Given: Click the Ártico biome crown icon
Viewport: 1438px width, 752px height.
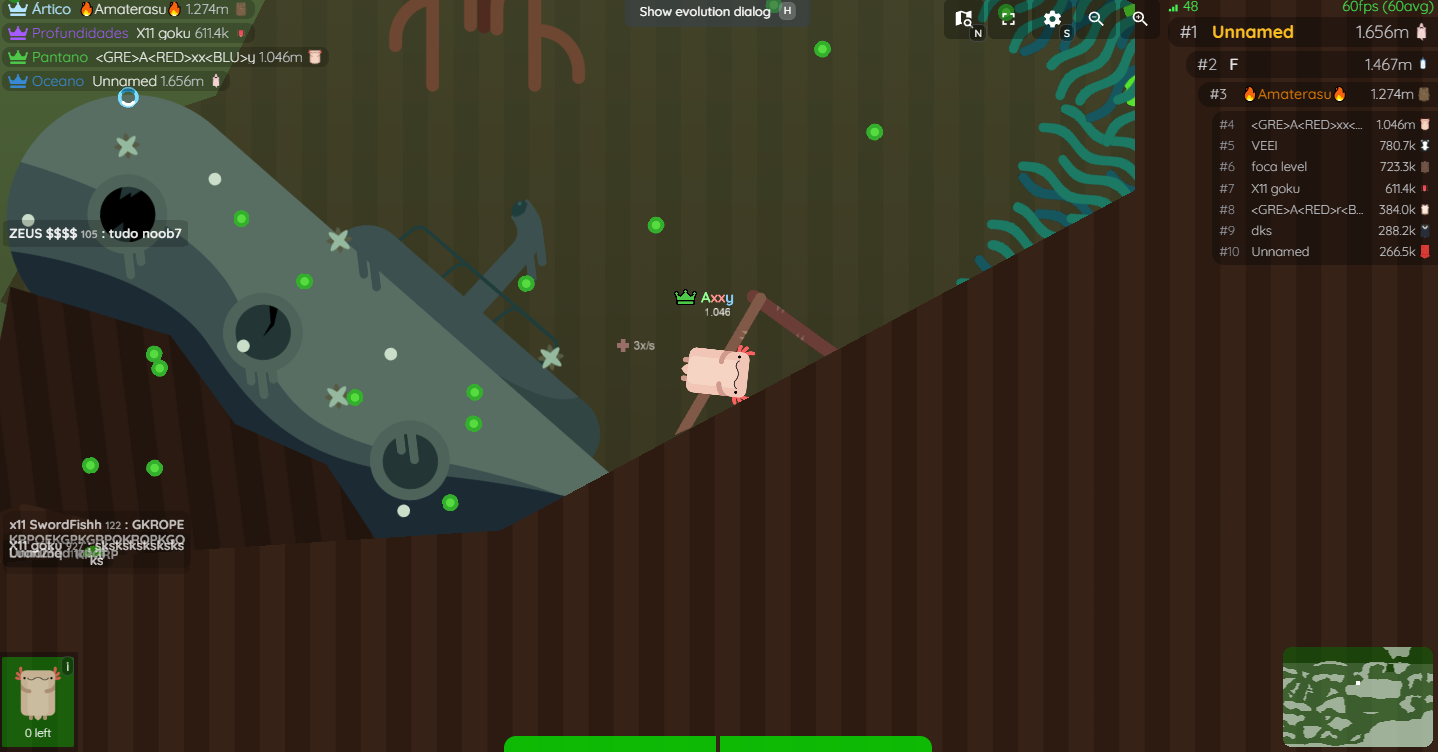Looking at the screenshot, I should [x=15, y=8].
